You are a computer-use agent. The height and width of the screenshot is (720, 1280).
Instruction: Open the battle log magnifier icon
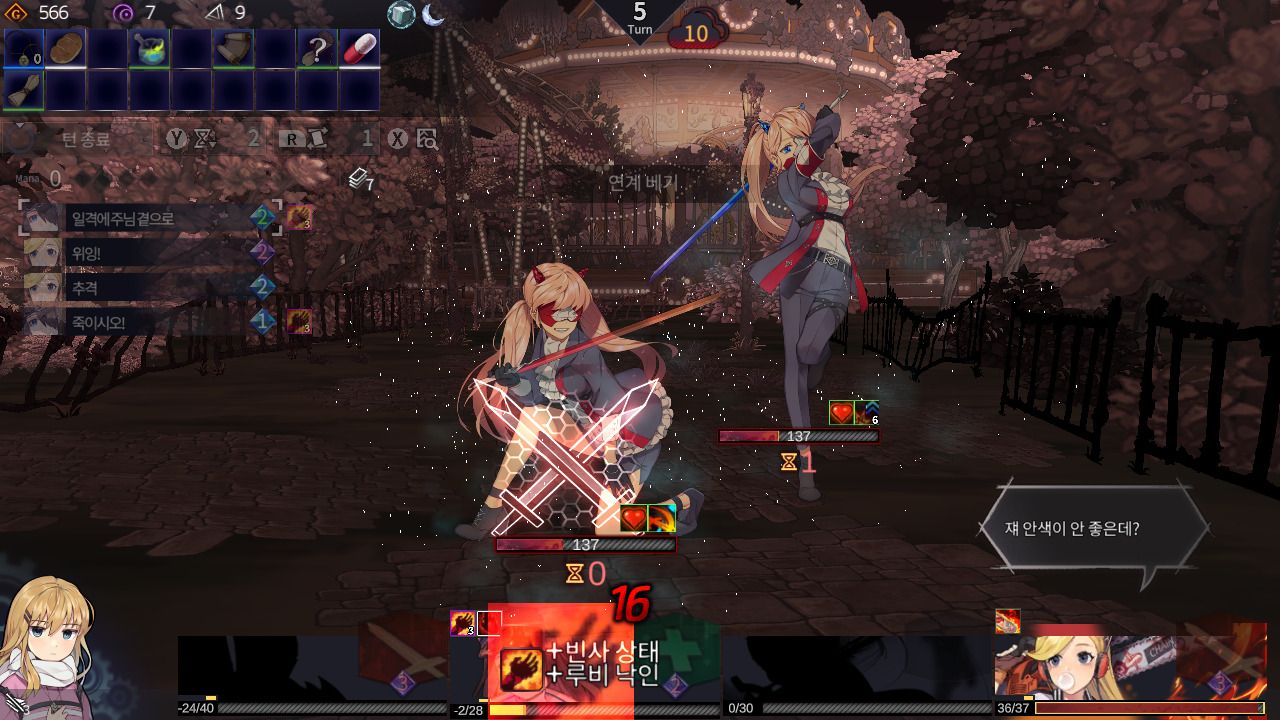click(427, 139)
